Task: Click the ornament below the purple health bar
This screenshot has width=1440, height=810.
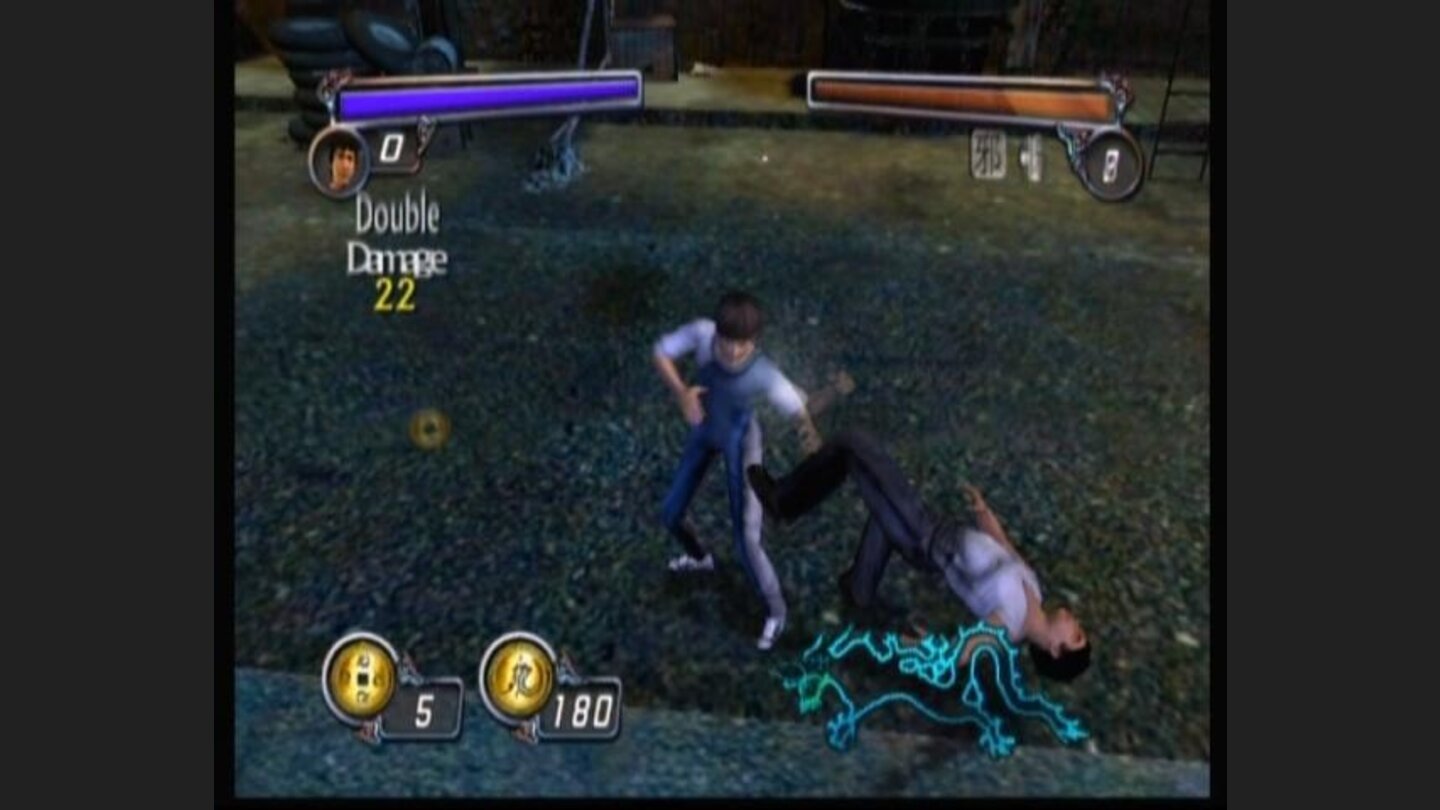Action: (x=425, y=127)
